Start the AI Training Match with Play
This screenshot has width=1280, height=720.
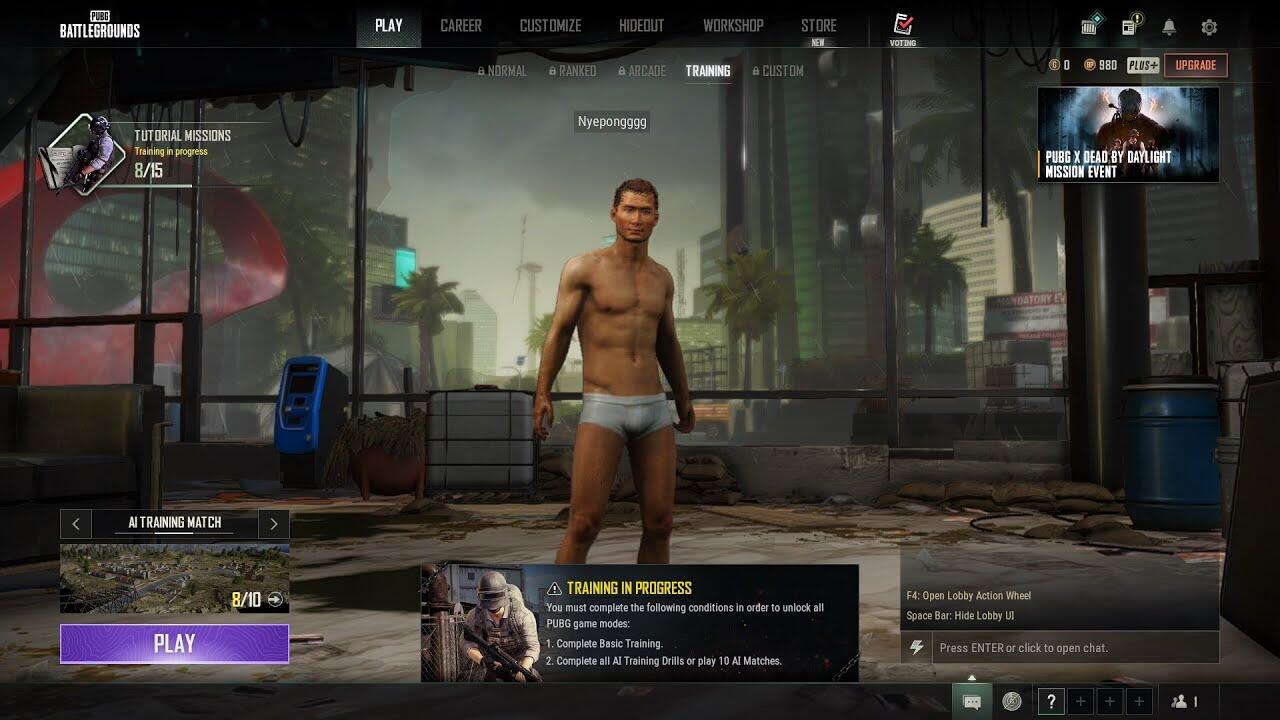(x=174, y=644)
